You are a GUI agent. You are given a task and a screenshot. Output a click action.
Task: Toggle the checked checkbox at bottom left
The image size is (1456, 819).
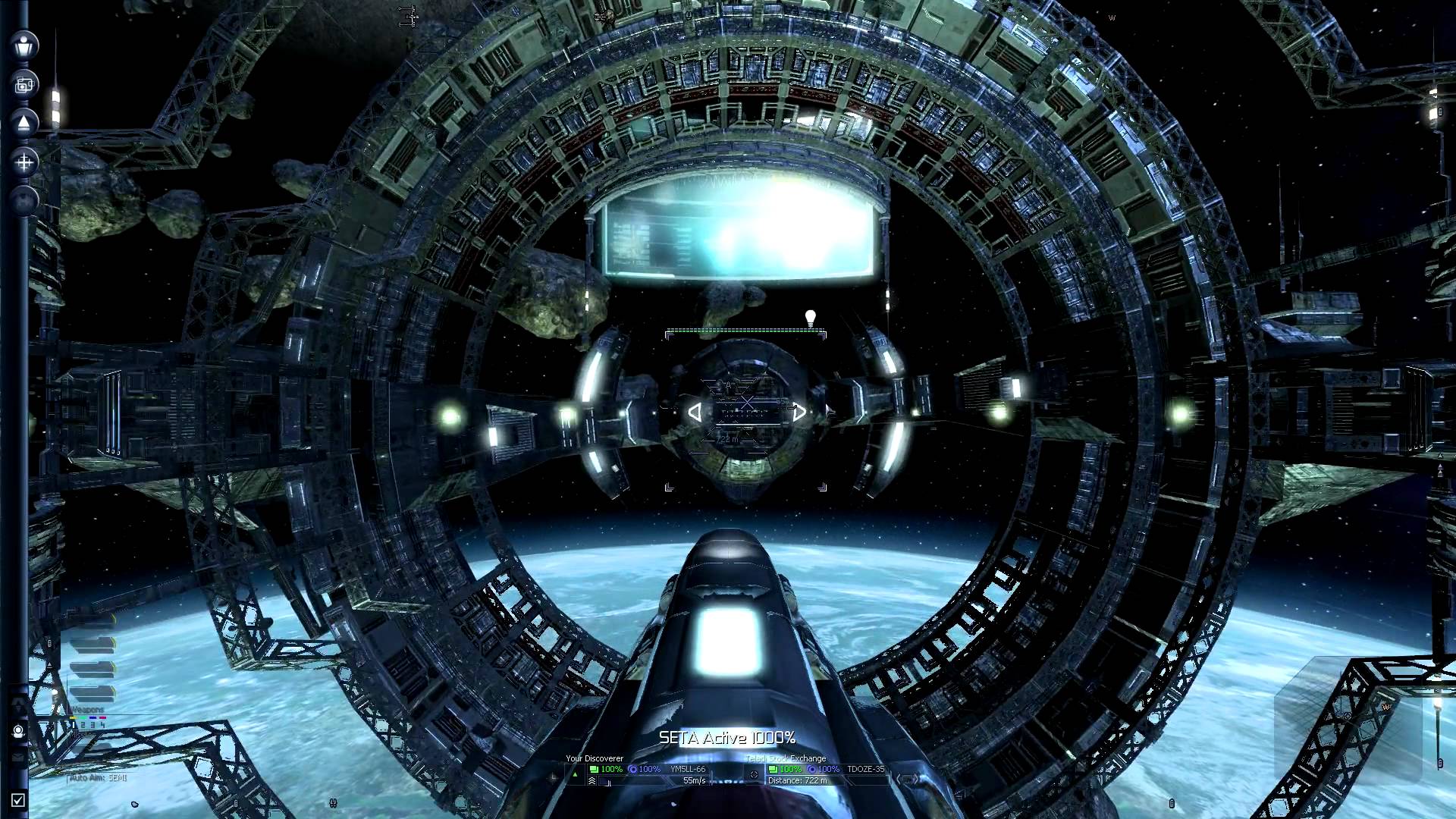pos(18,800)
